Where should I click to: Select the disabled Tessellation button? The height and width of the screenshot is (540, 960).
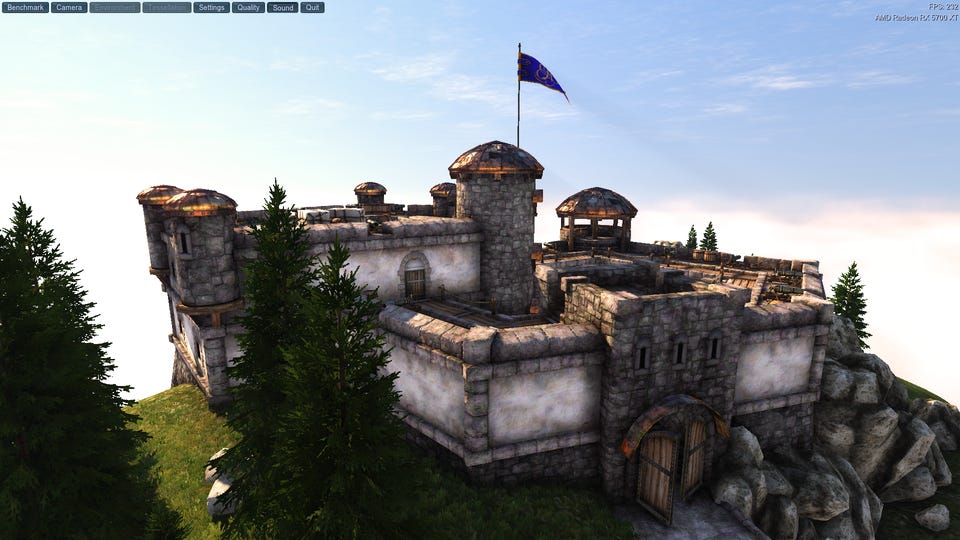(167, 7)
